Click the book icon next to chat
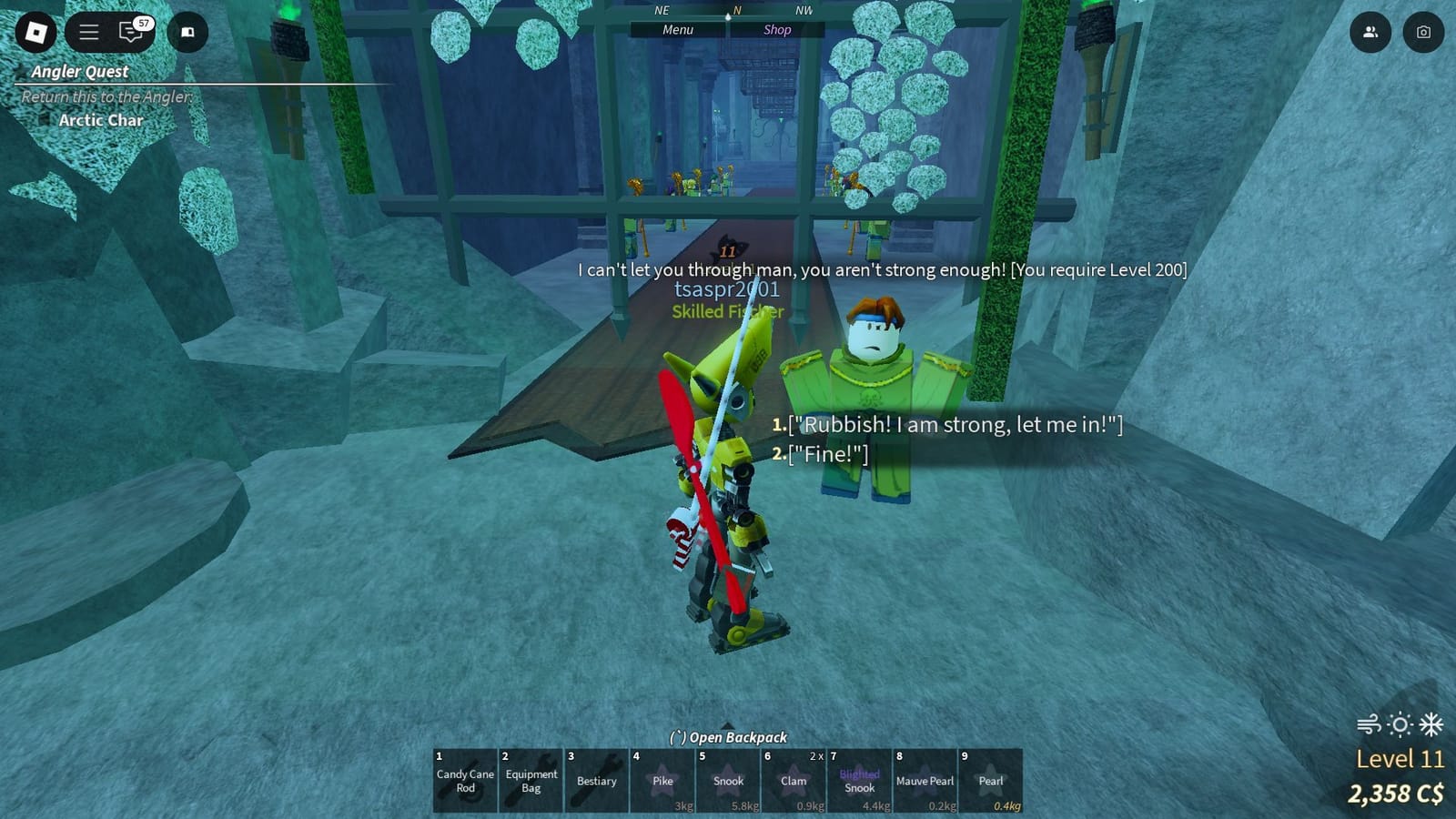Screen dimensions: 1456x819 [188, 31]
